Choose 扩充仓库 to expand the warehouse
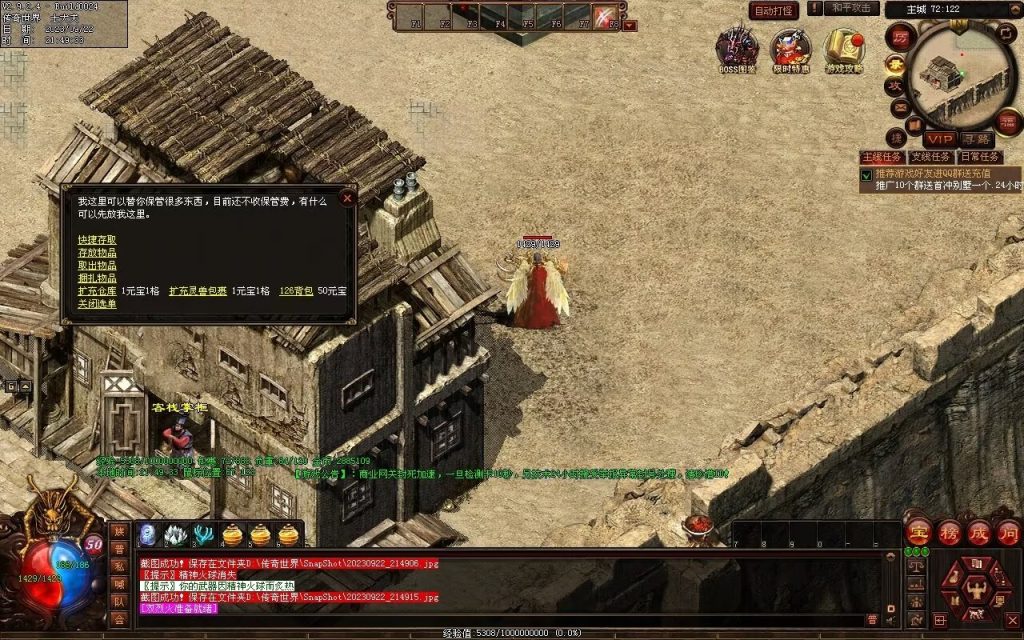Viewport: 1024px width, 640px height. tap(97, 291)
